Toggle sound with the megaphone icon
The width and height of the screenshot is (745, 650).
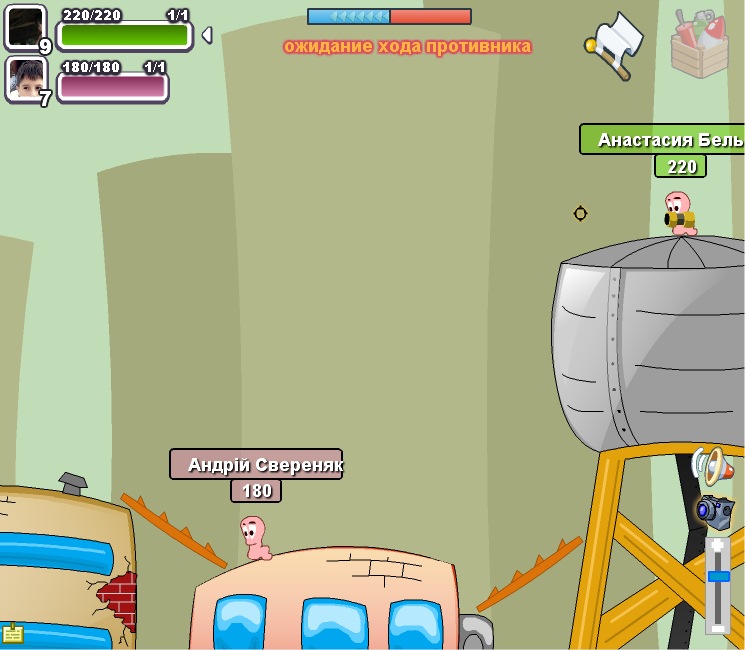tap(711, 466)
